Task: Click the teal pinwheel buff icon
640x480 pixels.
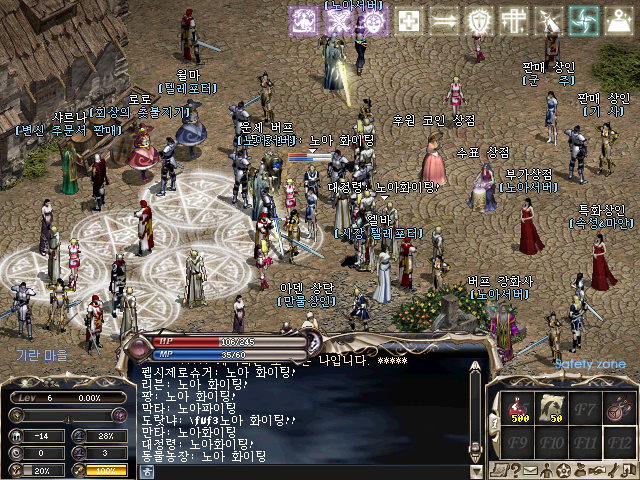Action: [x=583, y=20]
